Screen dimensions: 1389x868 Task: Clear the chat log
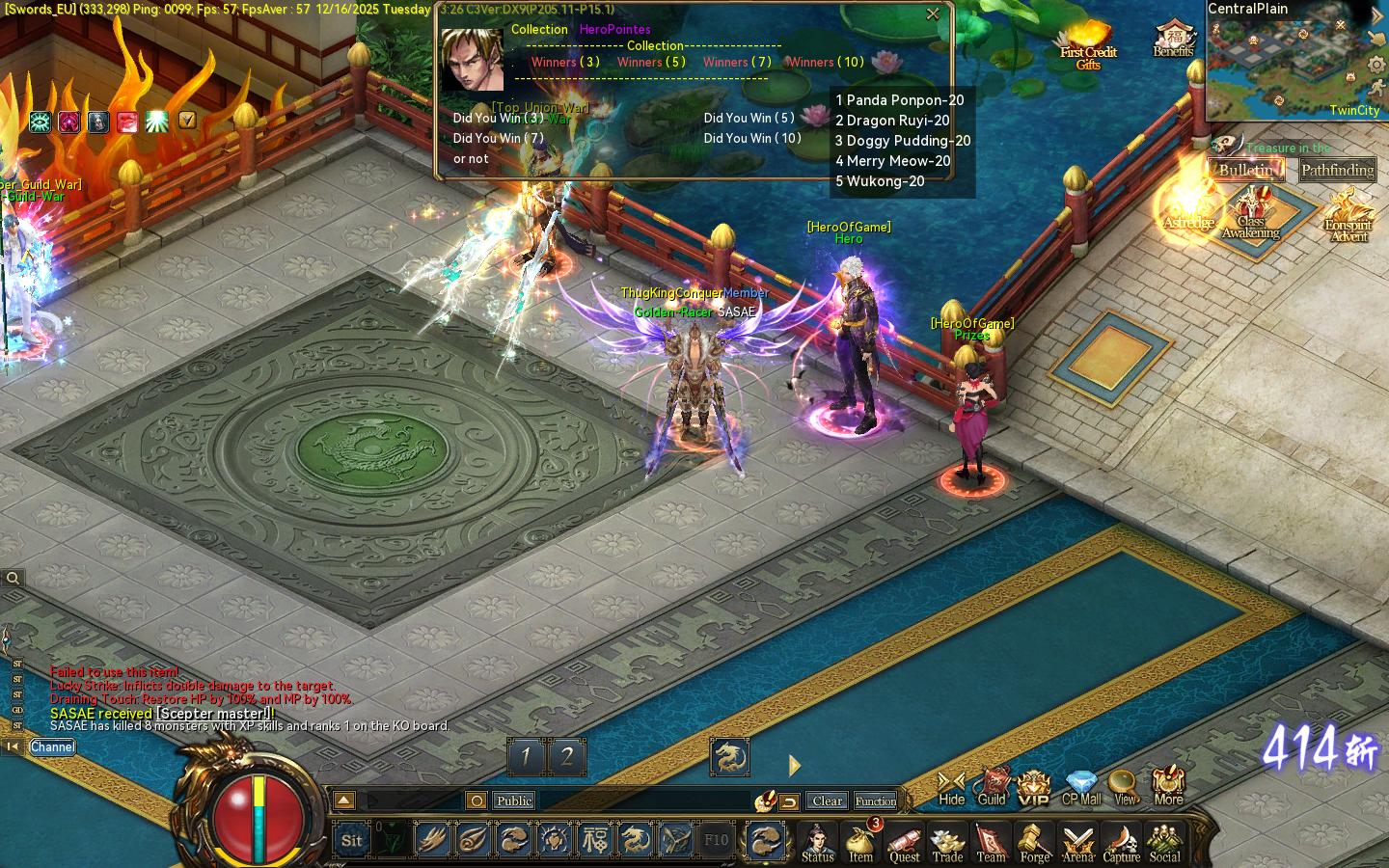pyautogui.click(x=827, y=800)
